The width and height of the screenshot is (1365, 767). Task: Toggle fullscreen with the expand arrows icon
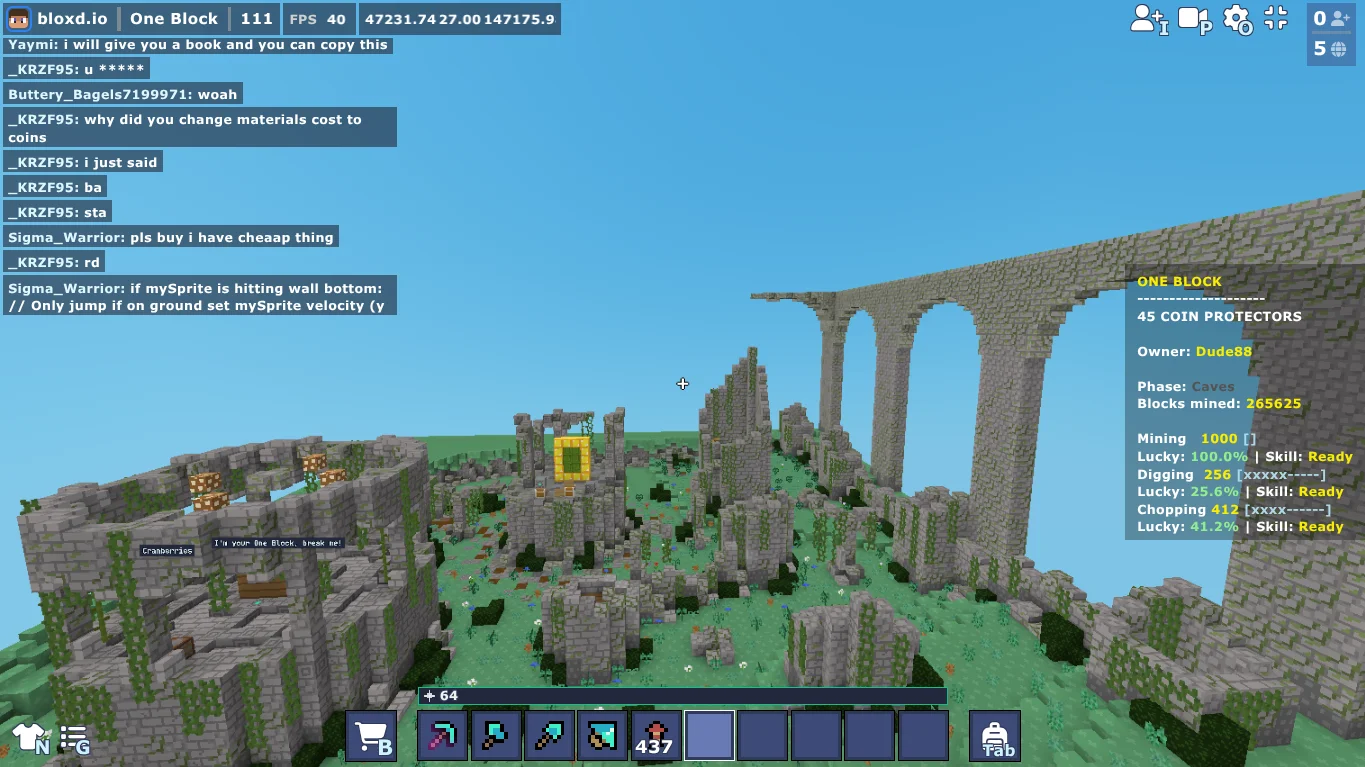coord(1275,18)
